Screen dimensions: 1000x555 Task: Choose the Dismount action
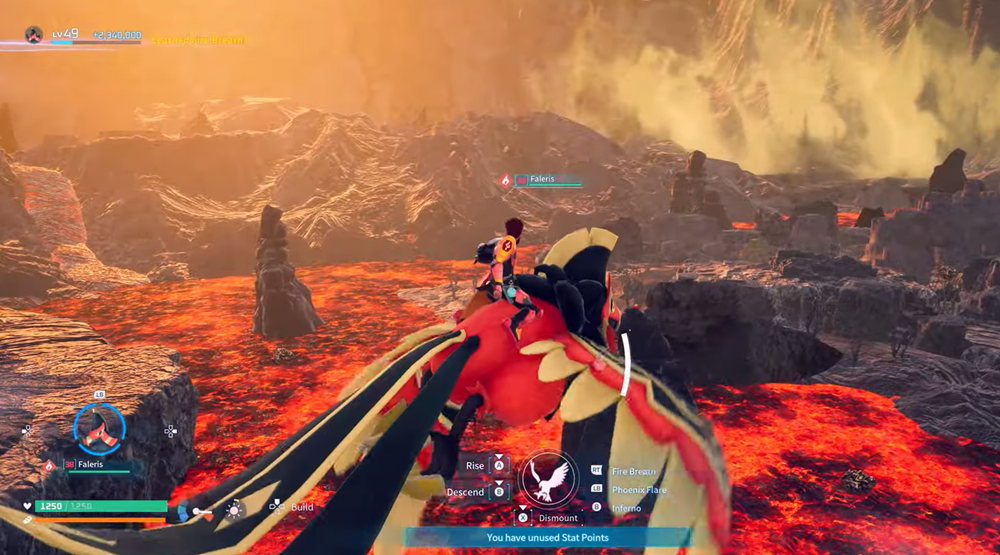coord(557,518)
